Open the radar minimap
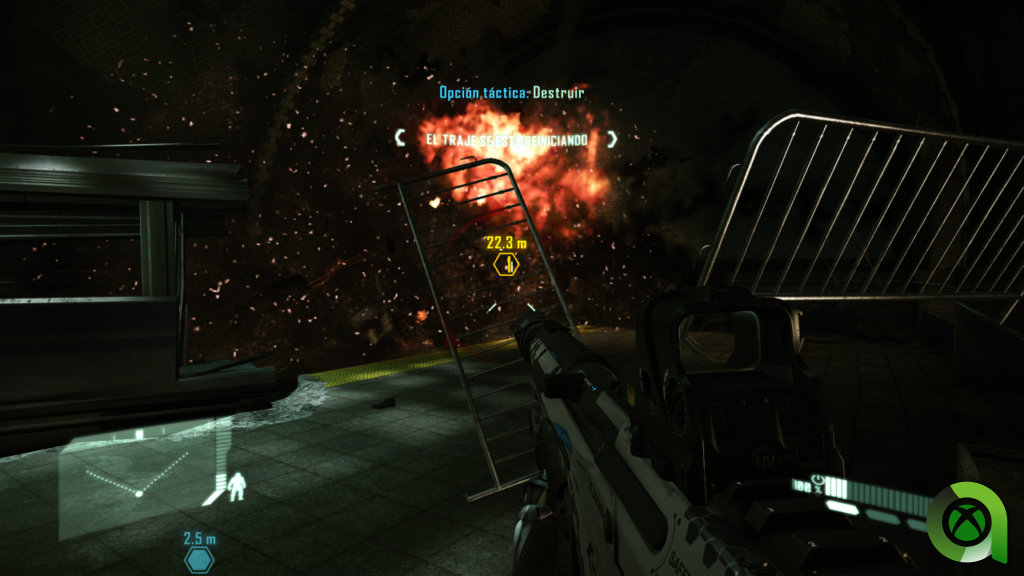This screenshot has height=576, width=1024. (x=150, y=470)
